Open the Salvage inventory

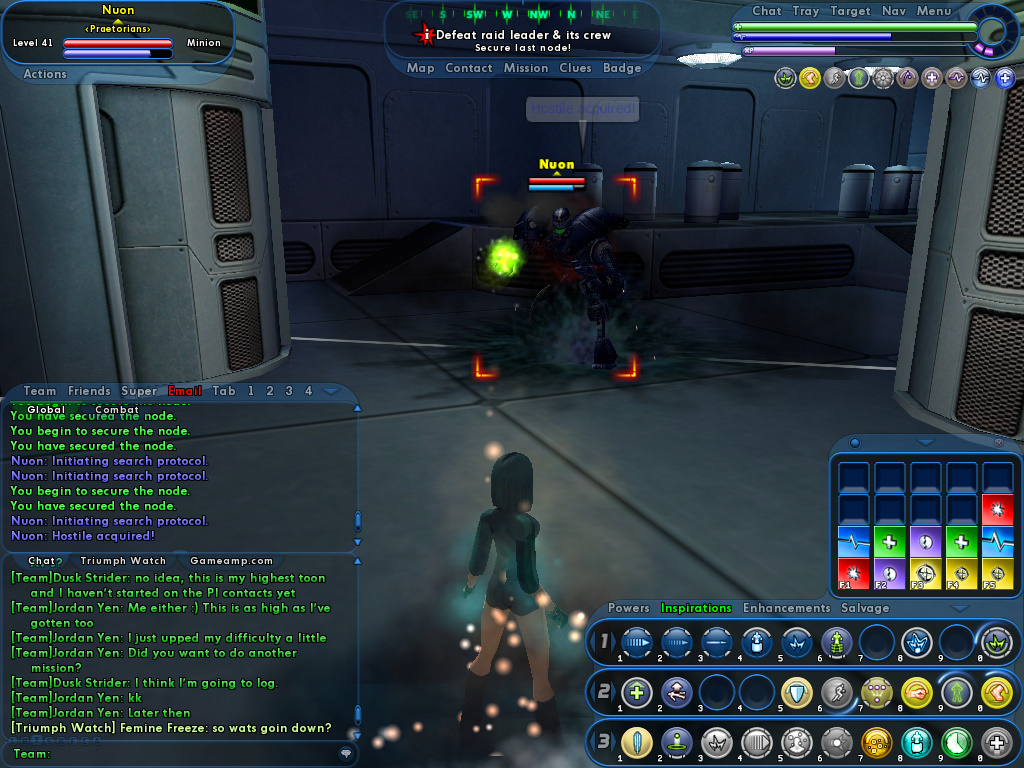tap(865, 608)
